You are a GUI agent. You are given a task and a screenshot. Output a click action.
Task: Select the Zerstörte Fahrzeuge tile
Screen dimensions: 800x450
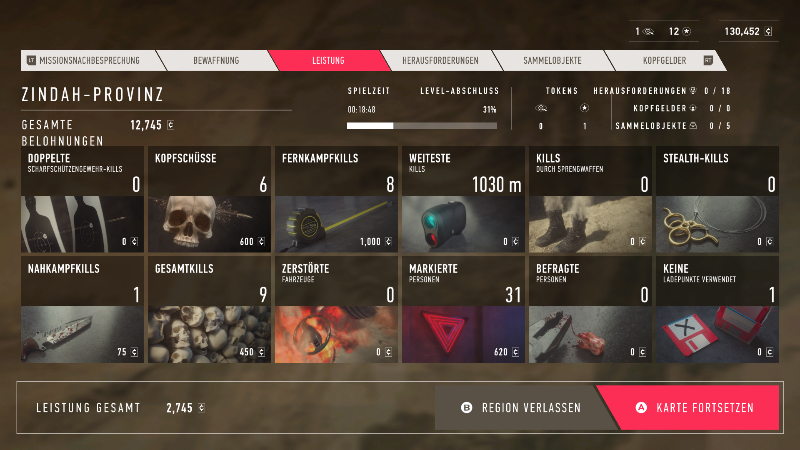click(x=336, y=309)
